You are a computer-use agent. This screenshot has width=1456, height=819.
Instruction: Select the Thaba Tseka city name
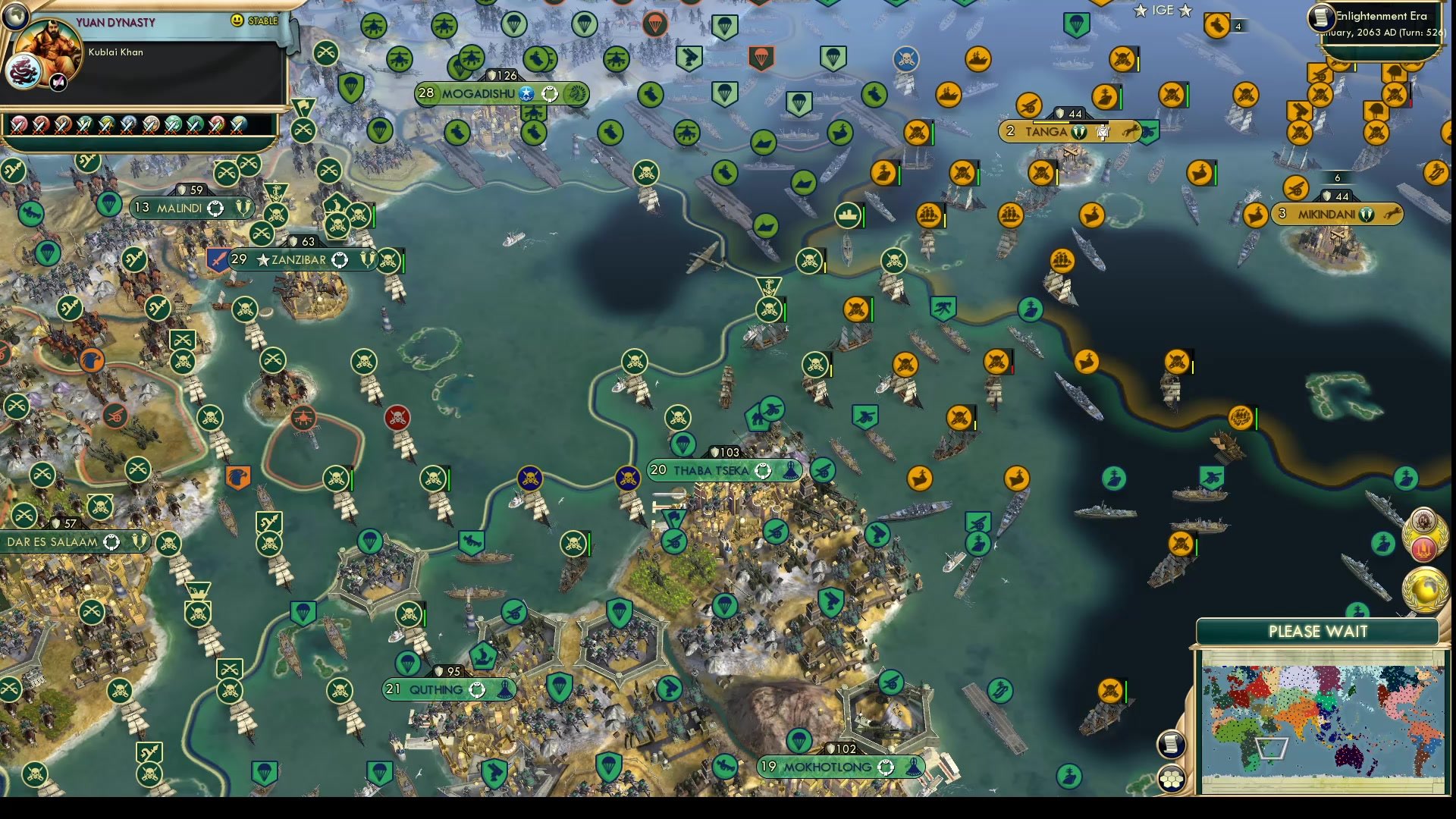coord(711,470)
